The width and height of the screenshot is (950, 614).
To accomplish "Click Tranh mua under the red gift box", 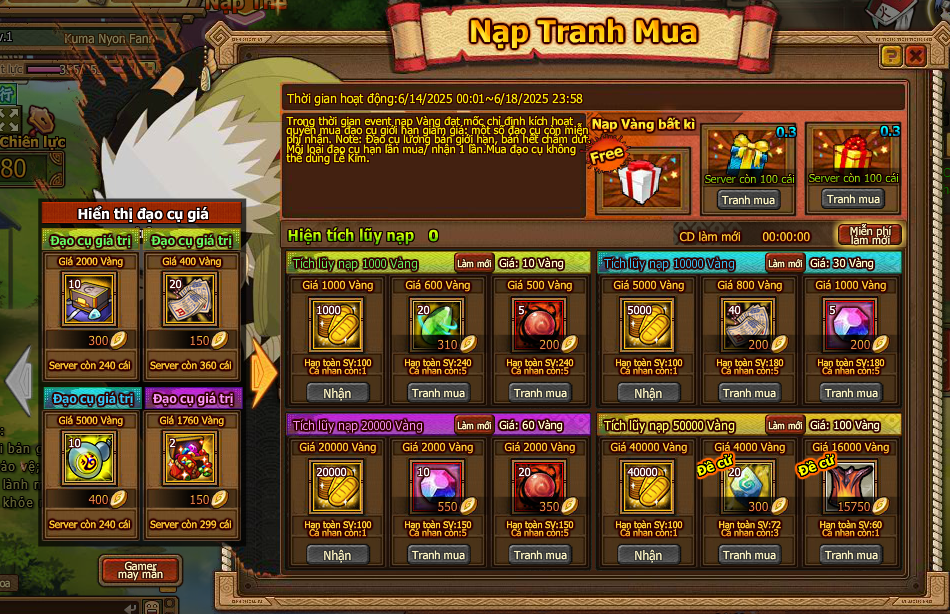I will click(853, 199).
